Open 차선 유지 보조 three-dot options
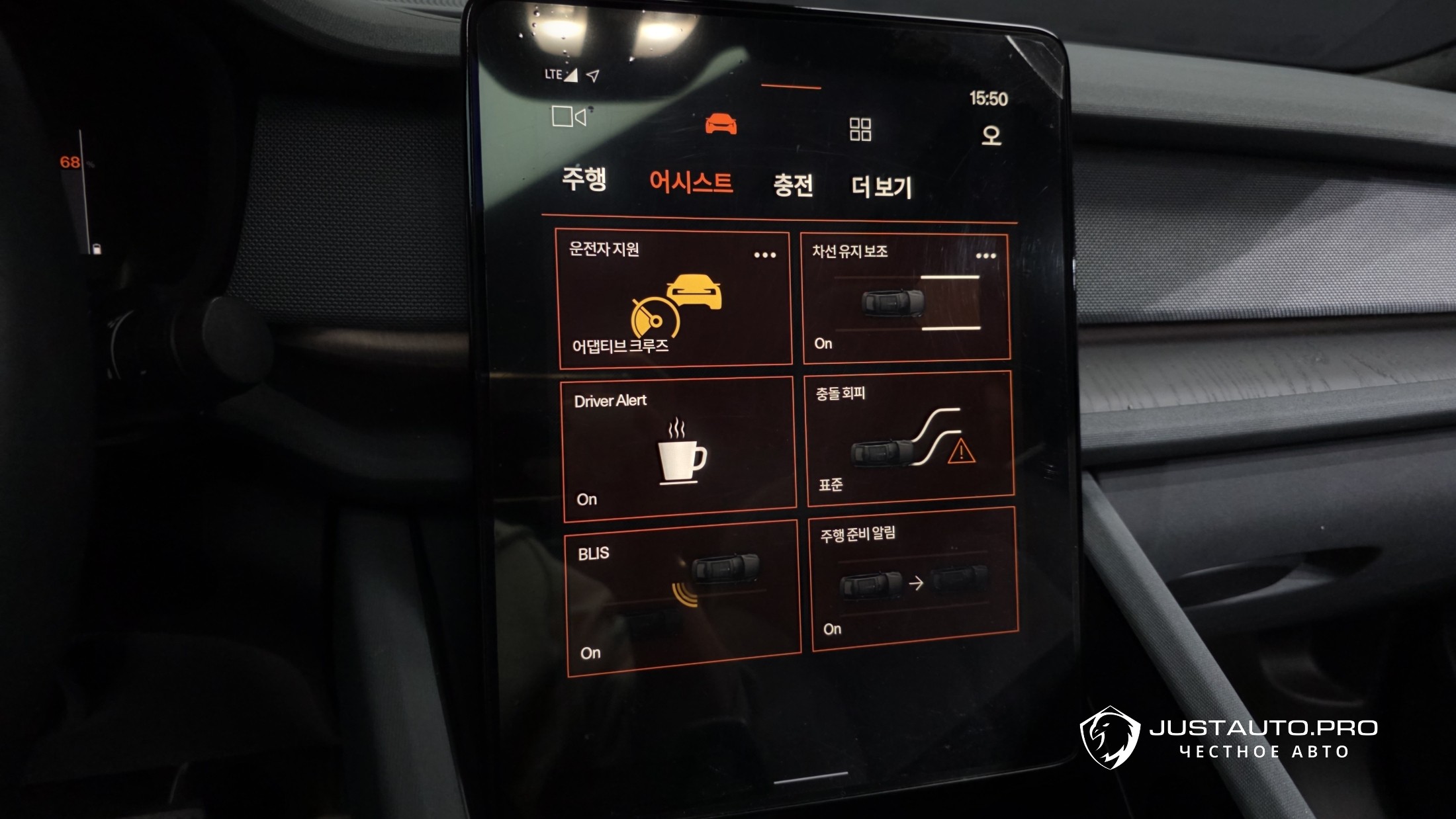1456x819 pixels. pos(985,257)
